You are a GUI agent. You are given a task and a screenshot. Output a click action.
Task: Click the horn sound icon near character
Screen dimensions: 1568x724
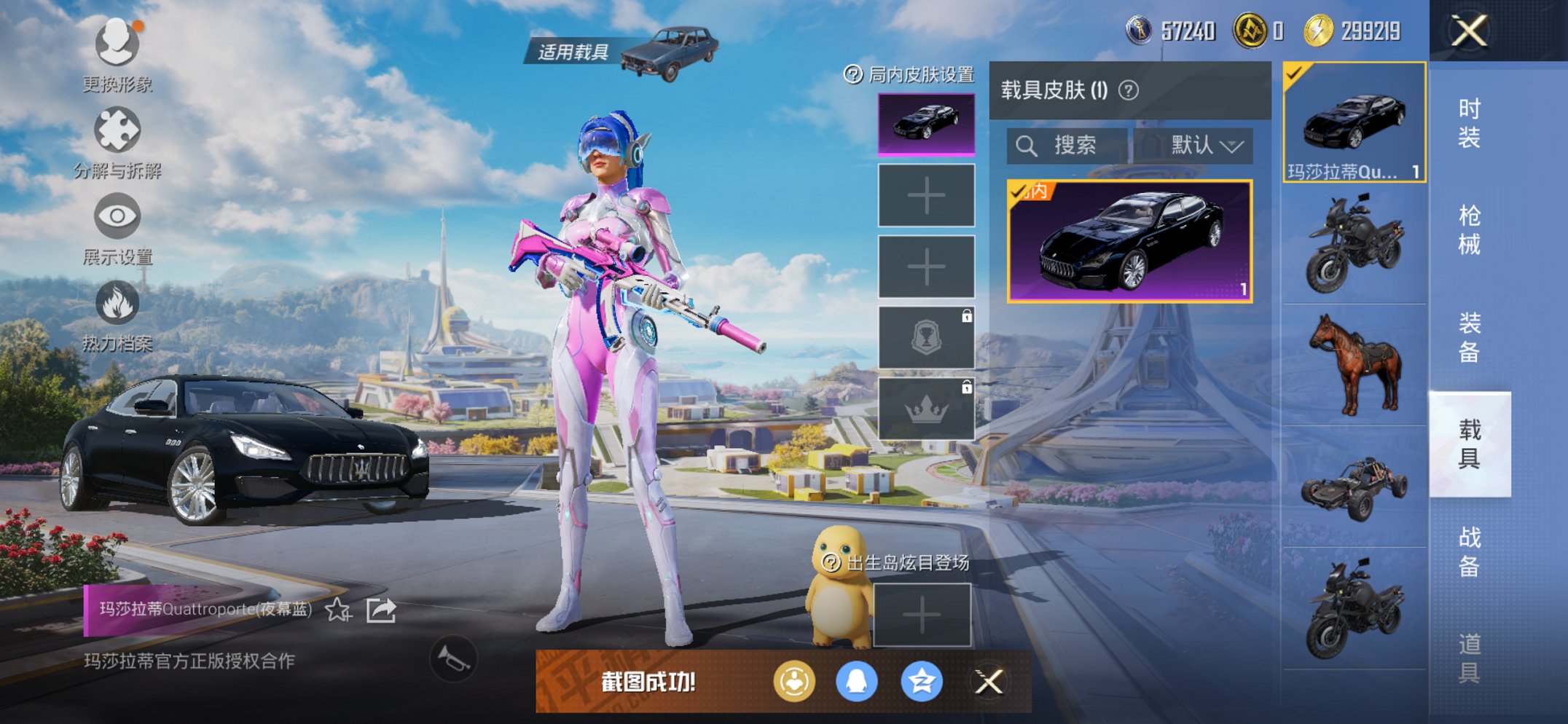pyautogui.click(x=452, y=659)
